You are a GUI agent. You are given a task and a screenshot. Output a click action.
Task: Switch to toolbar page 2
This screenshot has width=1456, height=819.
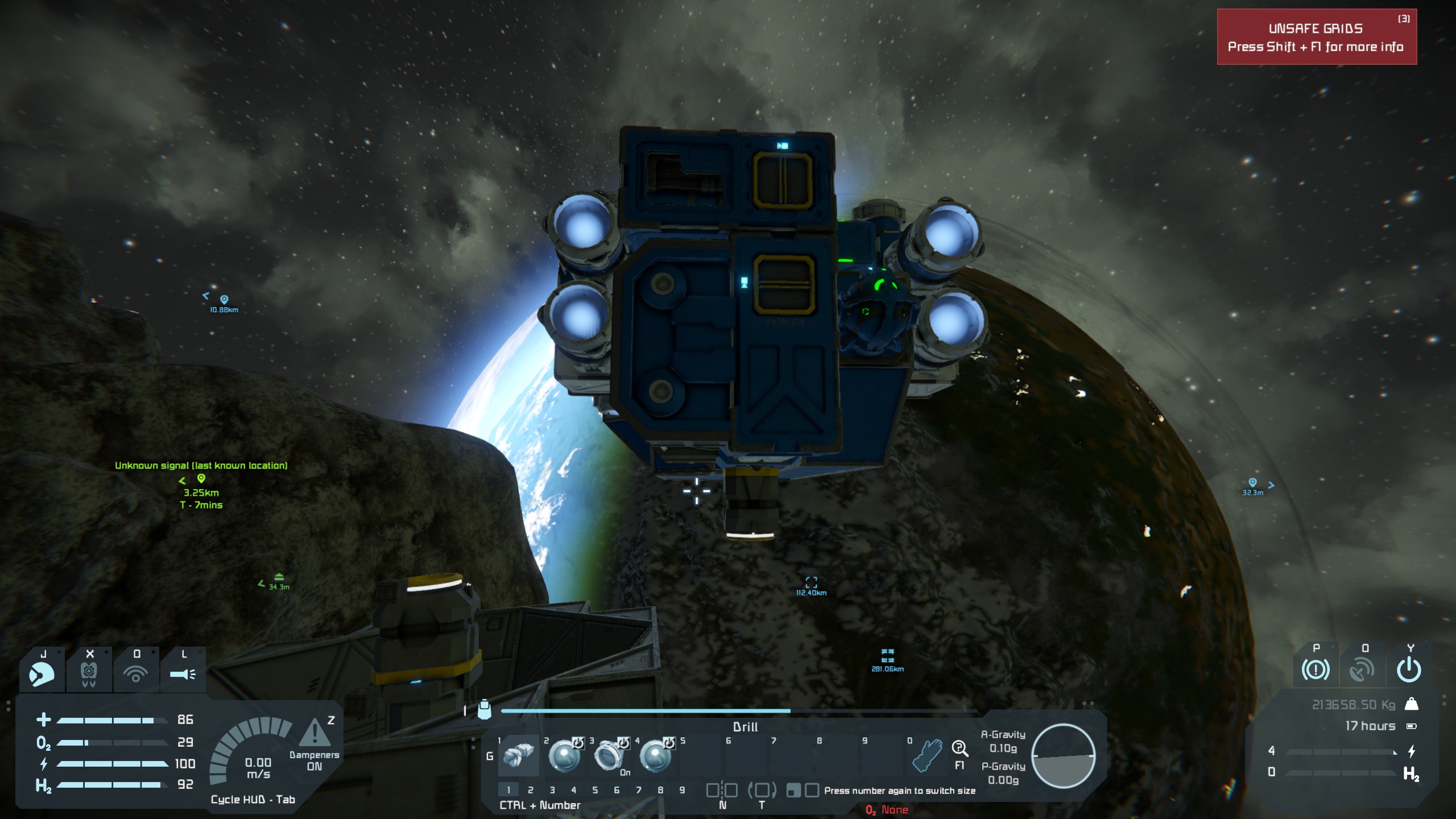[531, 790]
